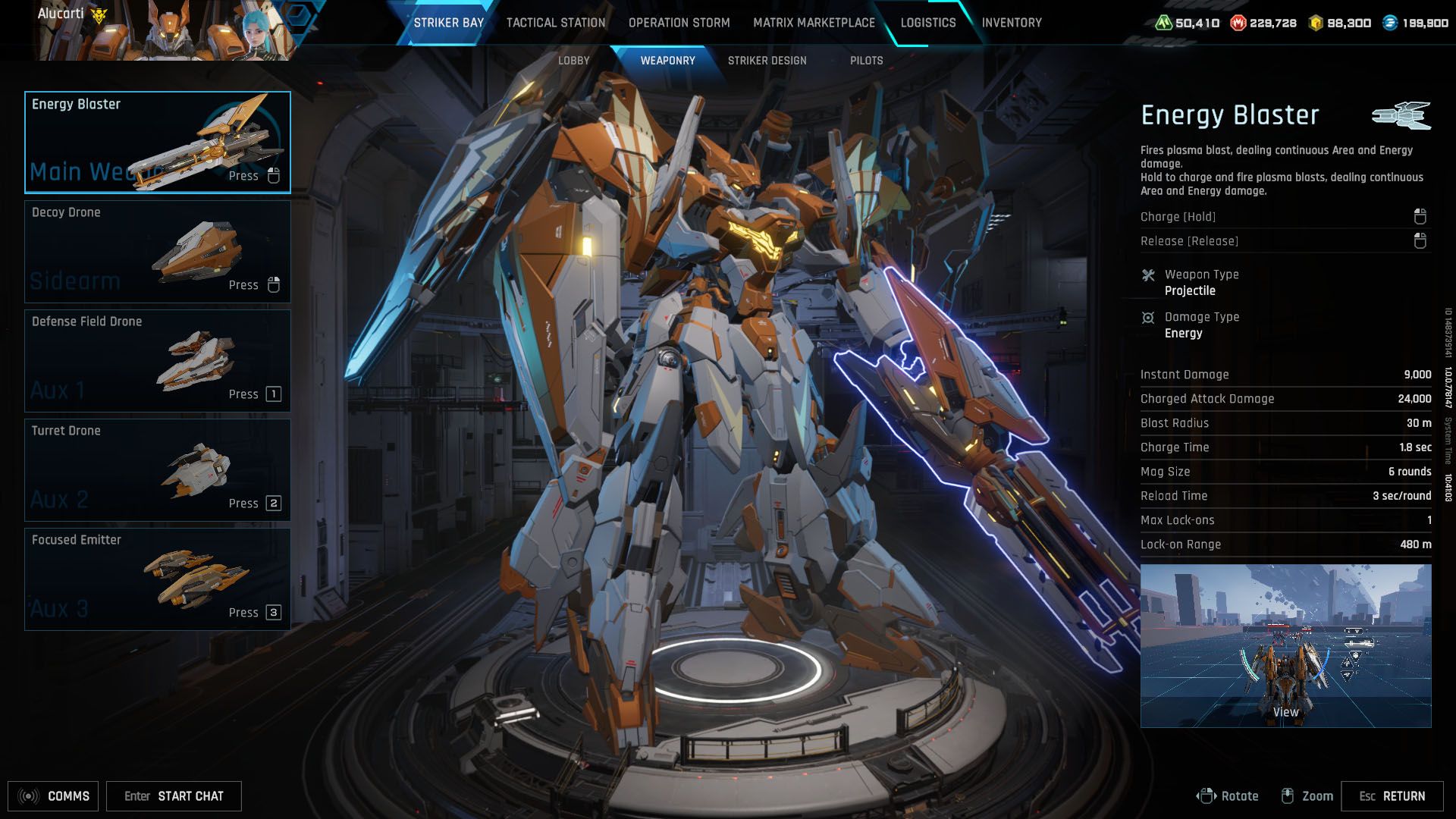Image resolution: width=1456 pixels, height=819 pixels.
Task: Click the View button under the weapon preview
Action: point(1285,711)
